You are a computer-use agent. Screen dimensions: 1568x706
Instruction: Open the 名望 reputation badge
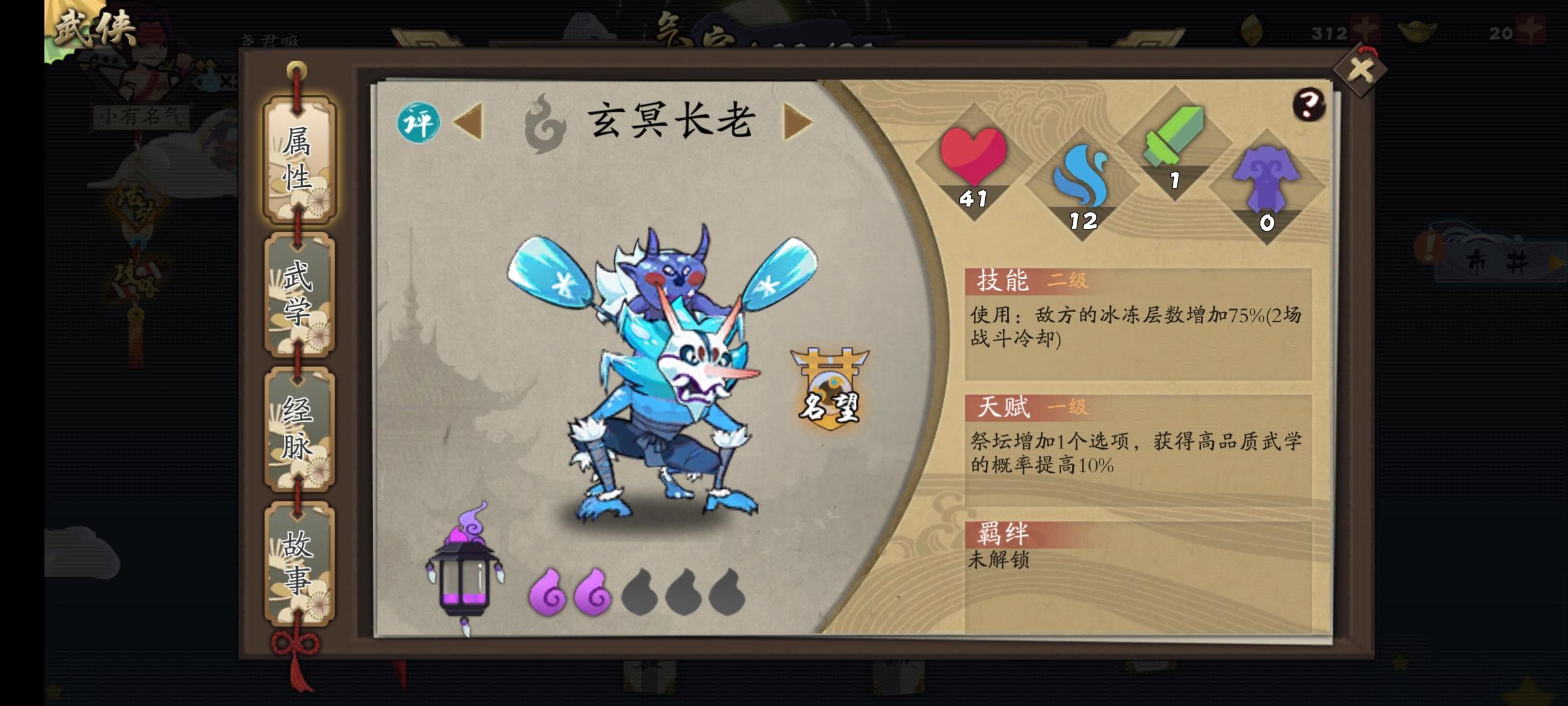pos(830,389)
